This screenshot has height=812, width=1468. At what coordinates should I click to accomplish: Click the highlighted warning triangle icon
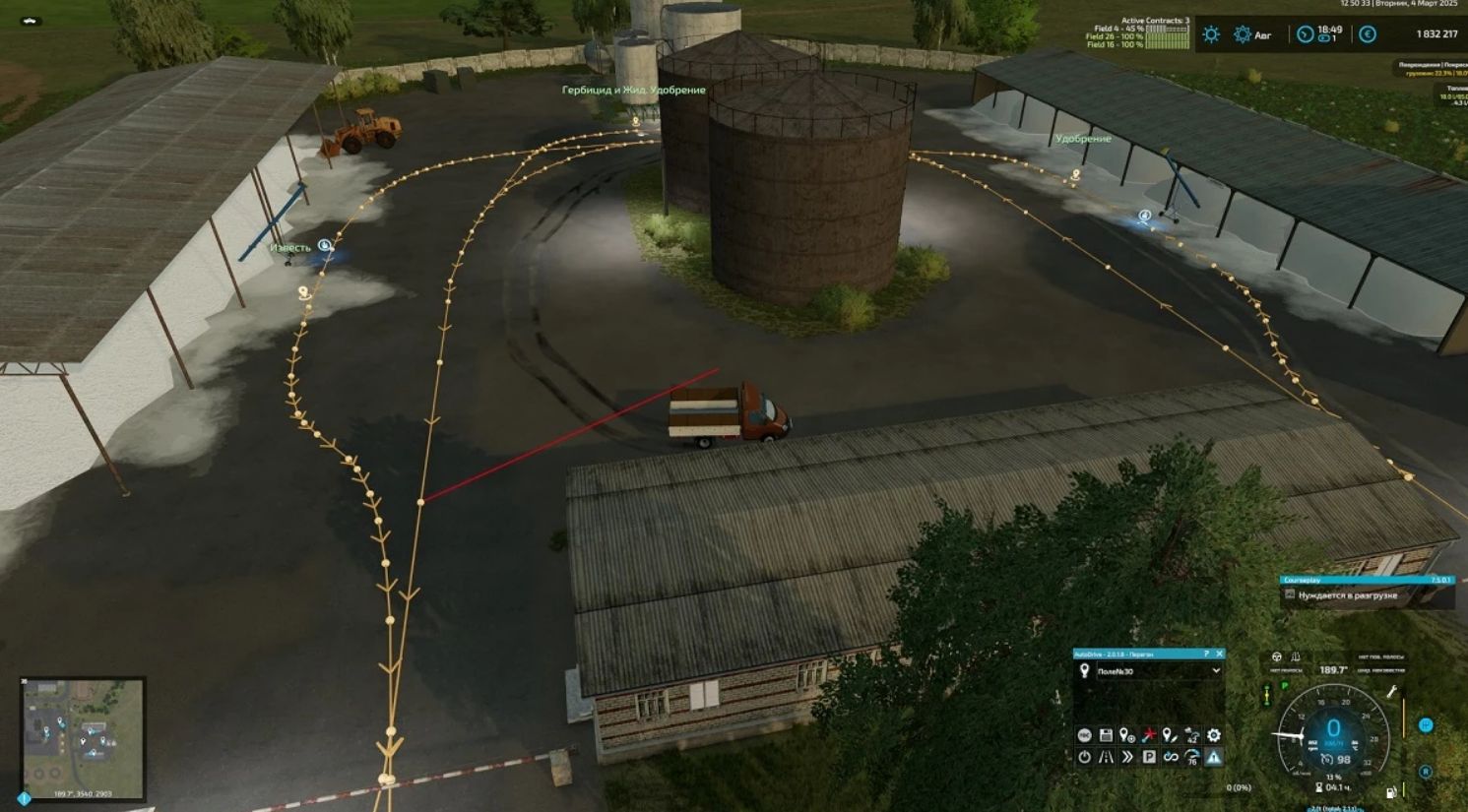click(x=1214, y=757)
